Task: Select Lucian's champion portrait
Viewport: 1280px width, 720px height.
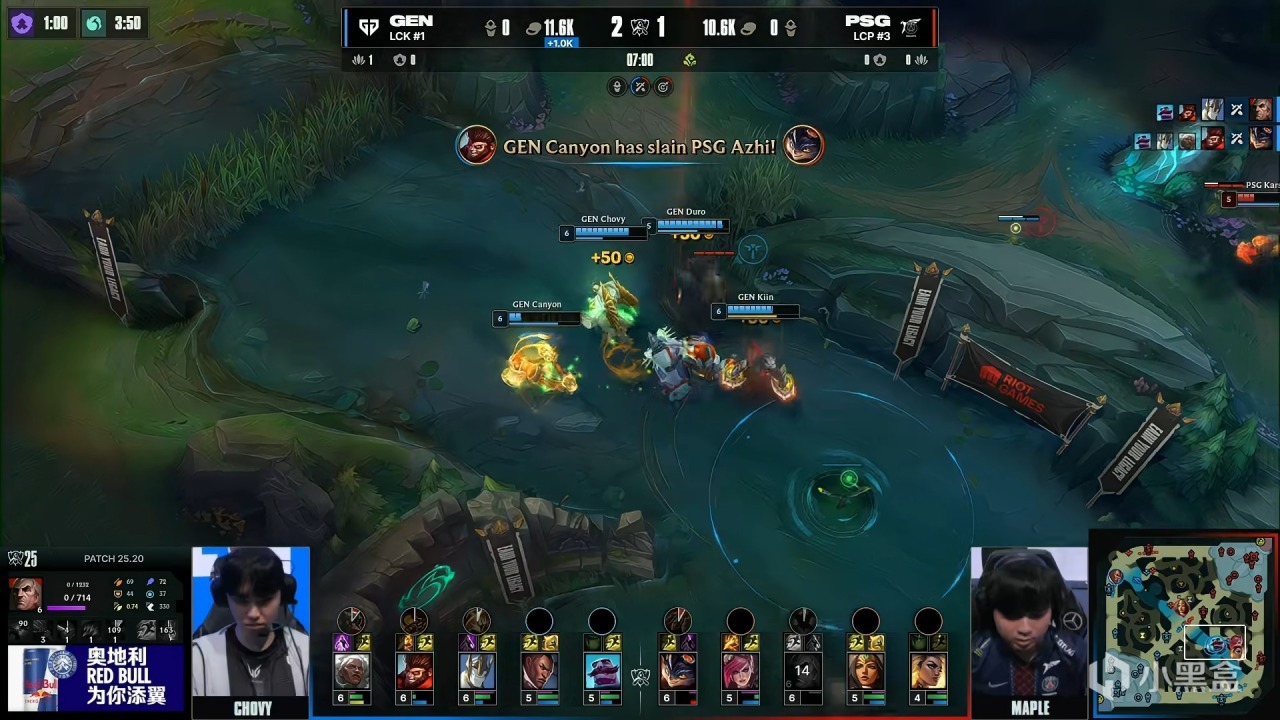Action: (x=539, y=671)
